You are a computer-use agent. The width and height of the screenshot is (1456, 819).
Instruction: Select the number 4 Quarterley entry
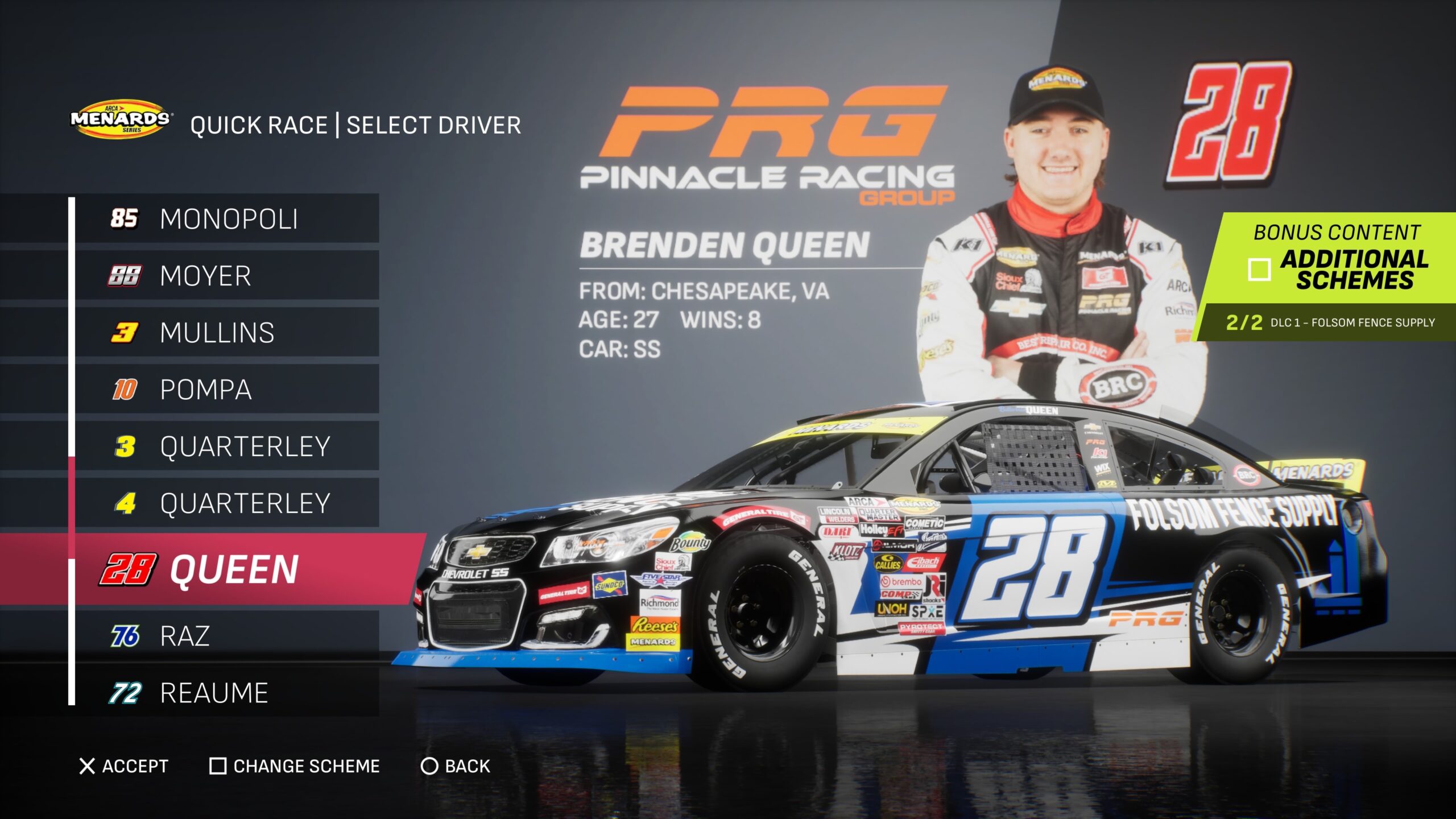pyautogui.click(x=227, y=503)
